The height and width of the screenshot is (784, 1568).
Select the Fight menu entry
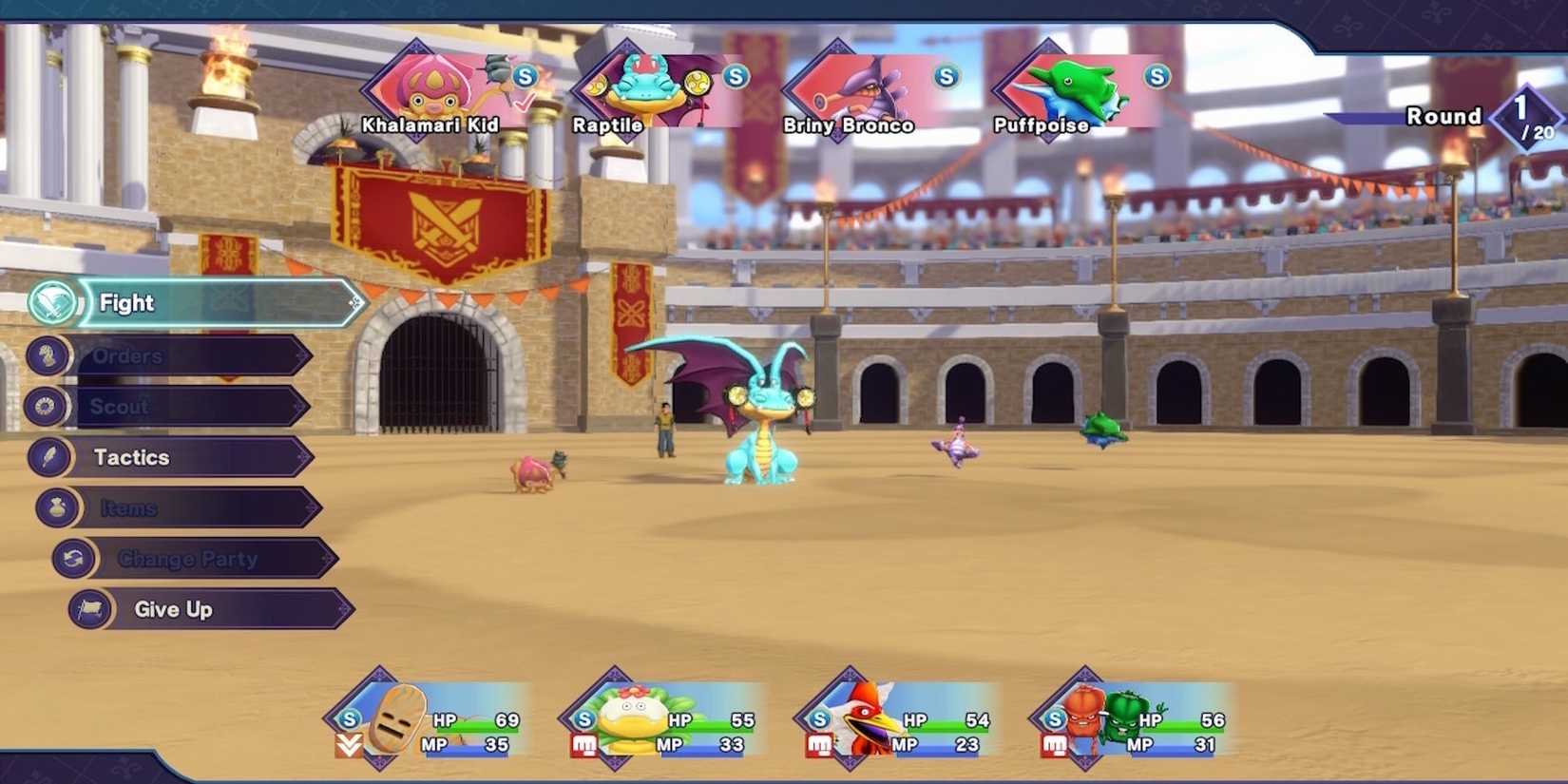pos(126,302)
